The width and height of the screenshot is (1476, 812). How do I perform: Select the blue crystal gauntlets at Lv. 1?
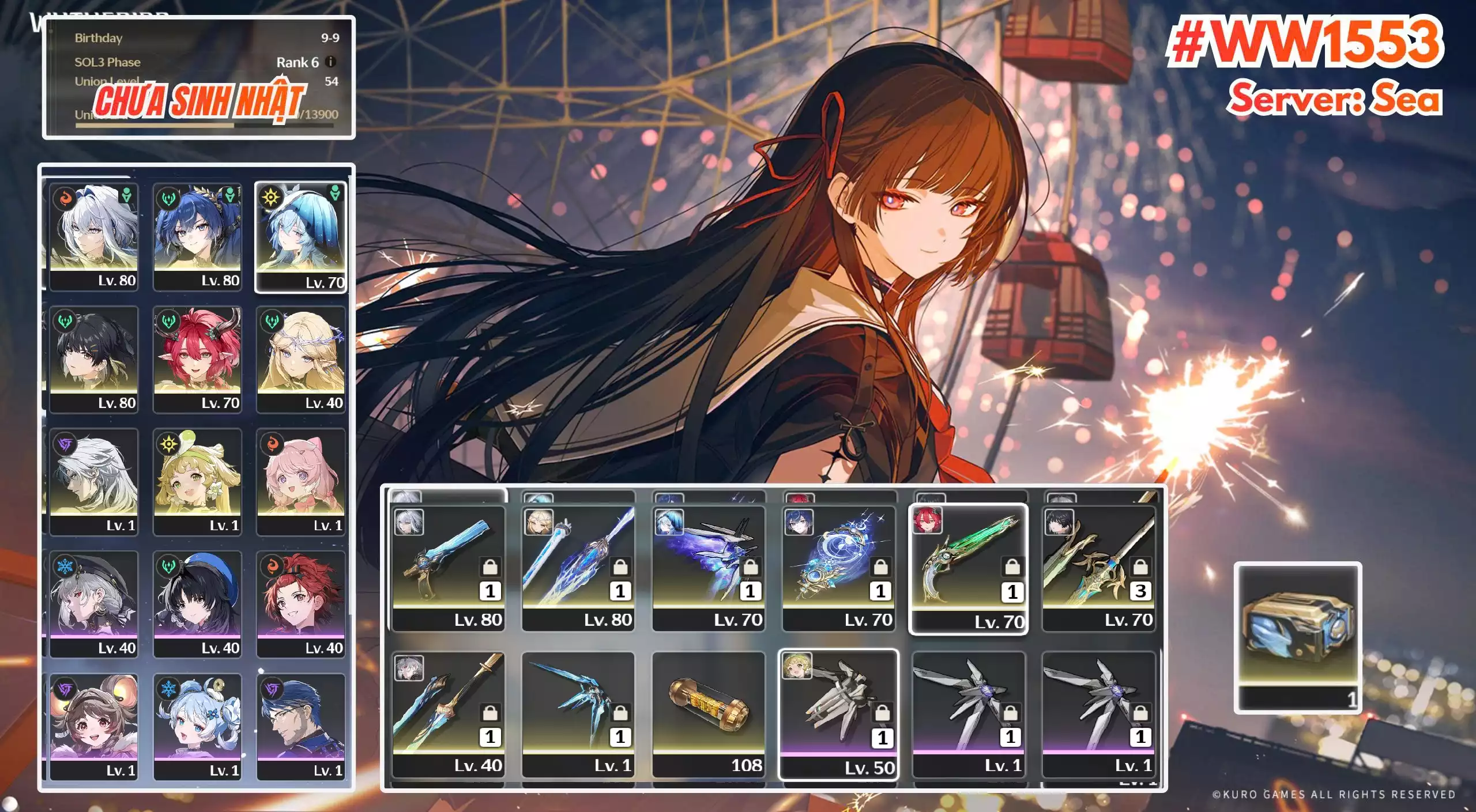pyautogui.click(x=578, y=713)
